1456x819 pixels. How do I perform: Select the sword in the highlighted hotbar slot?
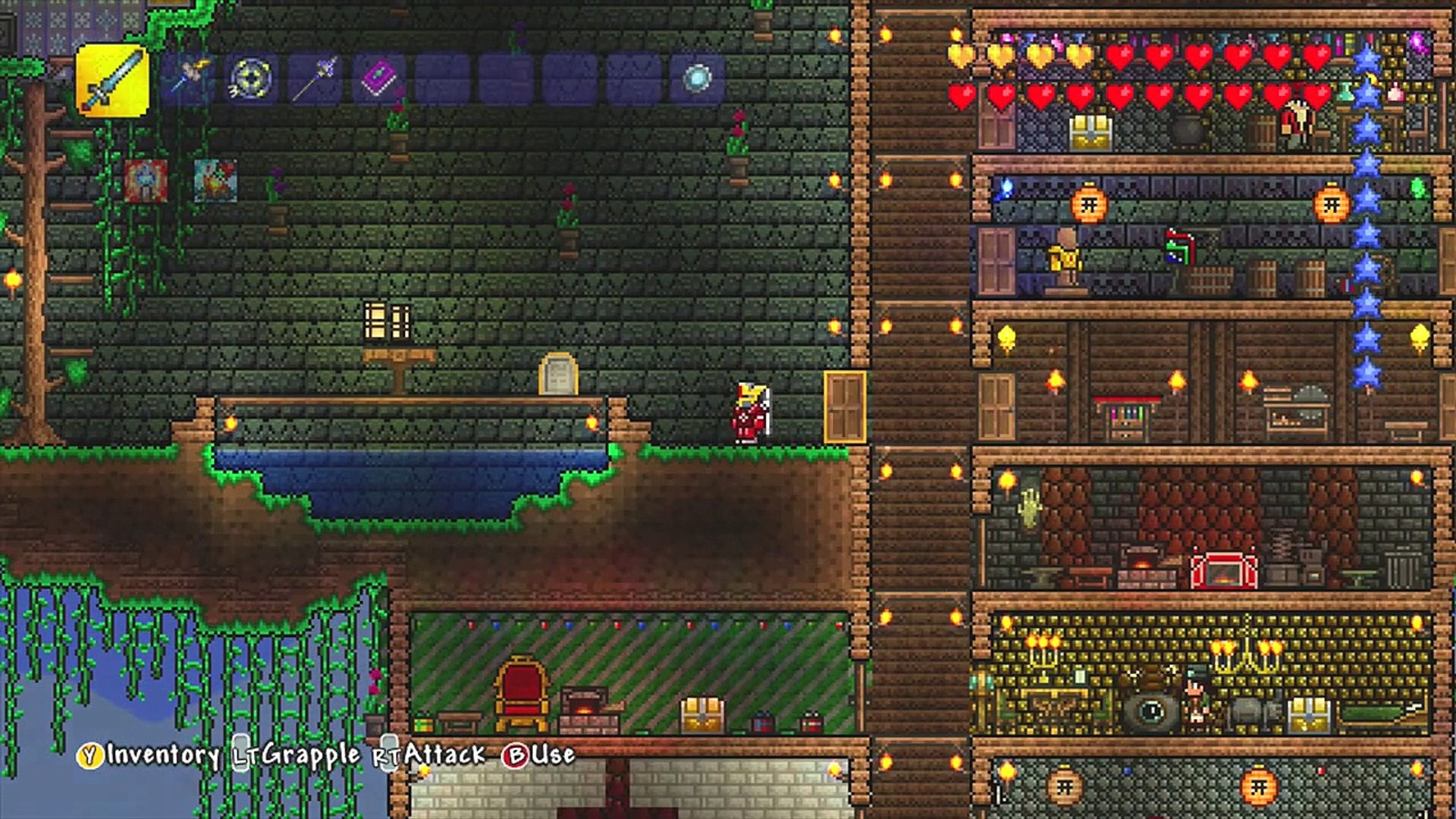(x=112, y=80)
